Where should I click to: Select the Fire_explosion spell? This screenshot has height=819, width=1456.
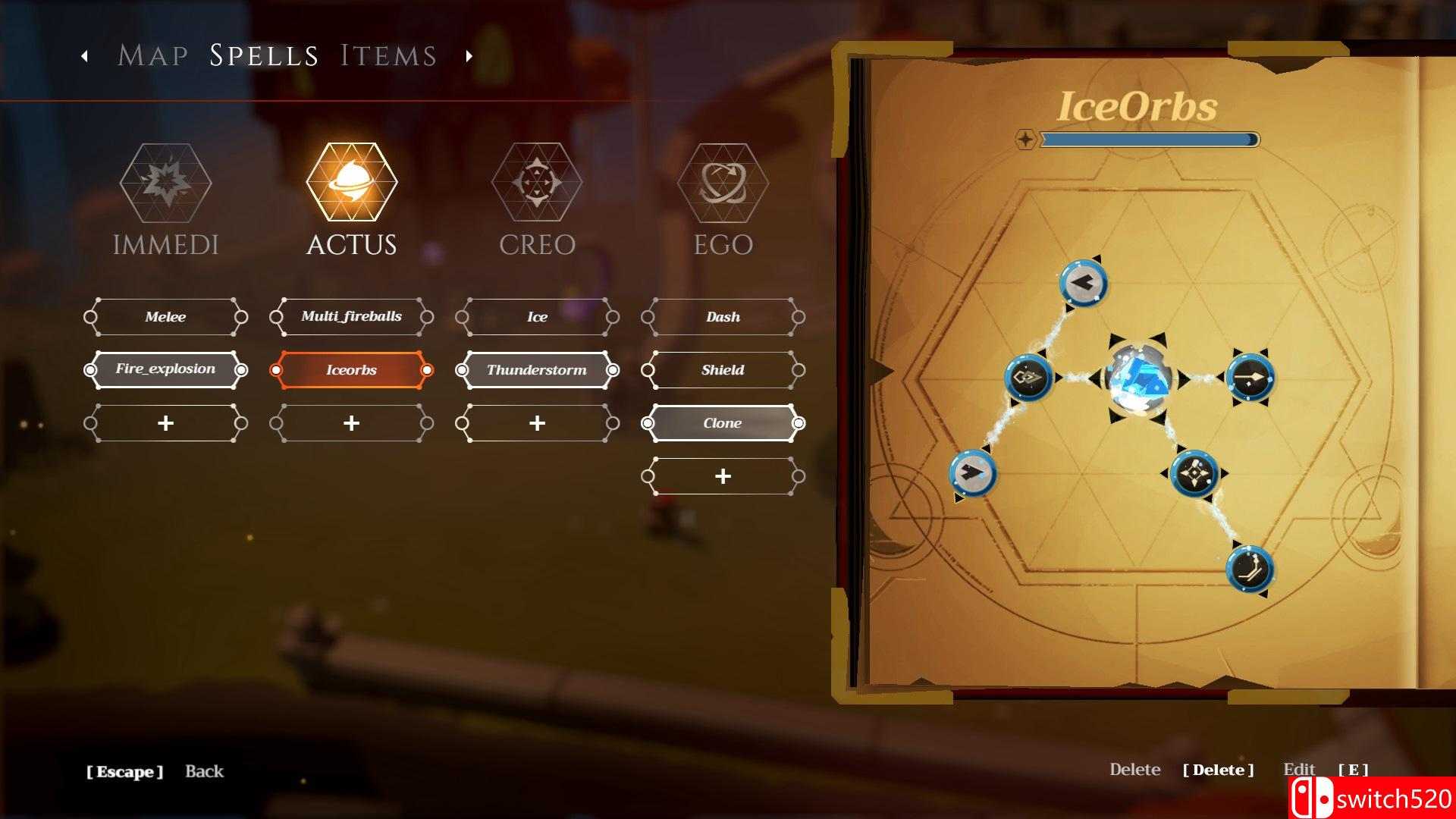pos(165,370)
